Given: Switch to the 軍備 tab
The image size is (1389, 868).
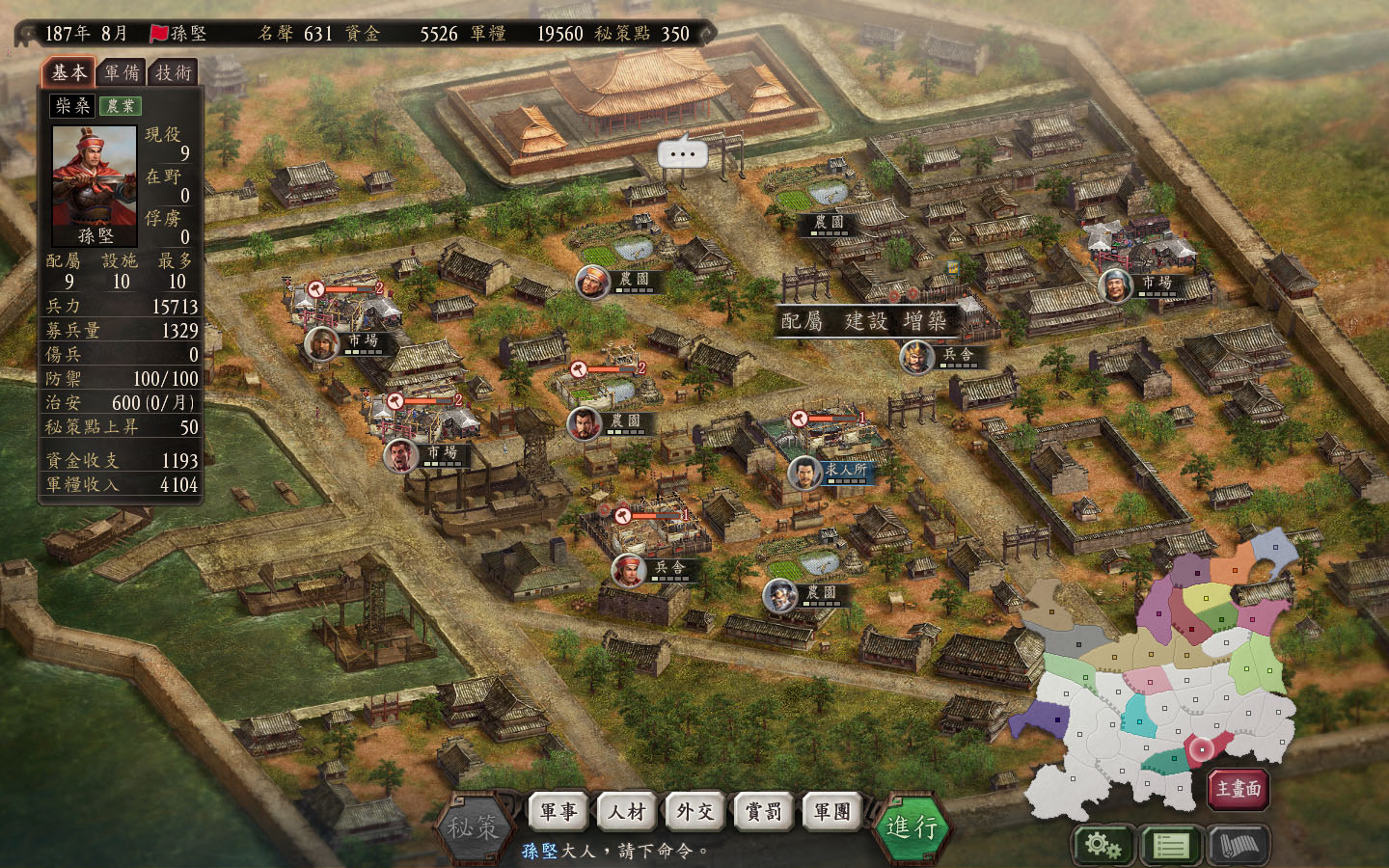Looking at the screenshot, I should (122, 72).
